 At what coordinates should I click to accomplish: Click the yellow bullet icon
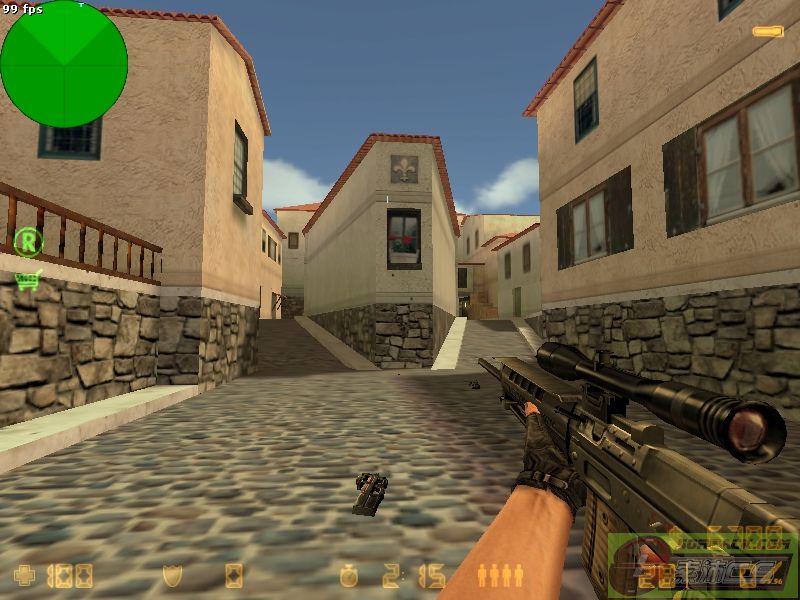tap(768, 32)
